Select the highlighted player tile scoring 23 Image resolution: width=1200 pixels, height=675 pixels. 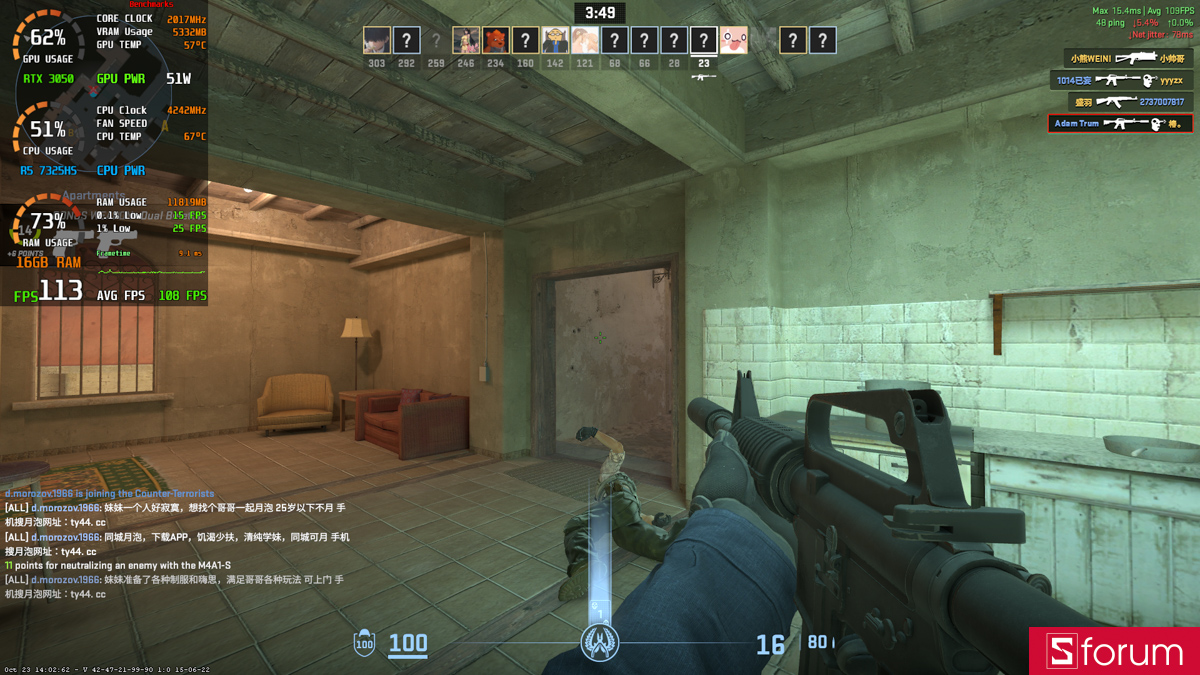704,40
